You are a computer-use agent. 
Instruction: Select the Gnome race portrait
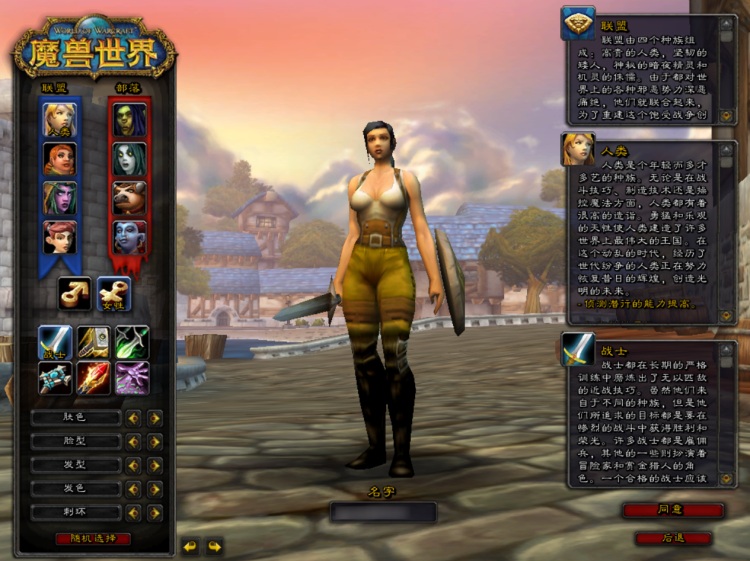59,236
